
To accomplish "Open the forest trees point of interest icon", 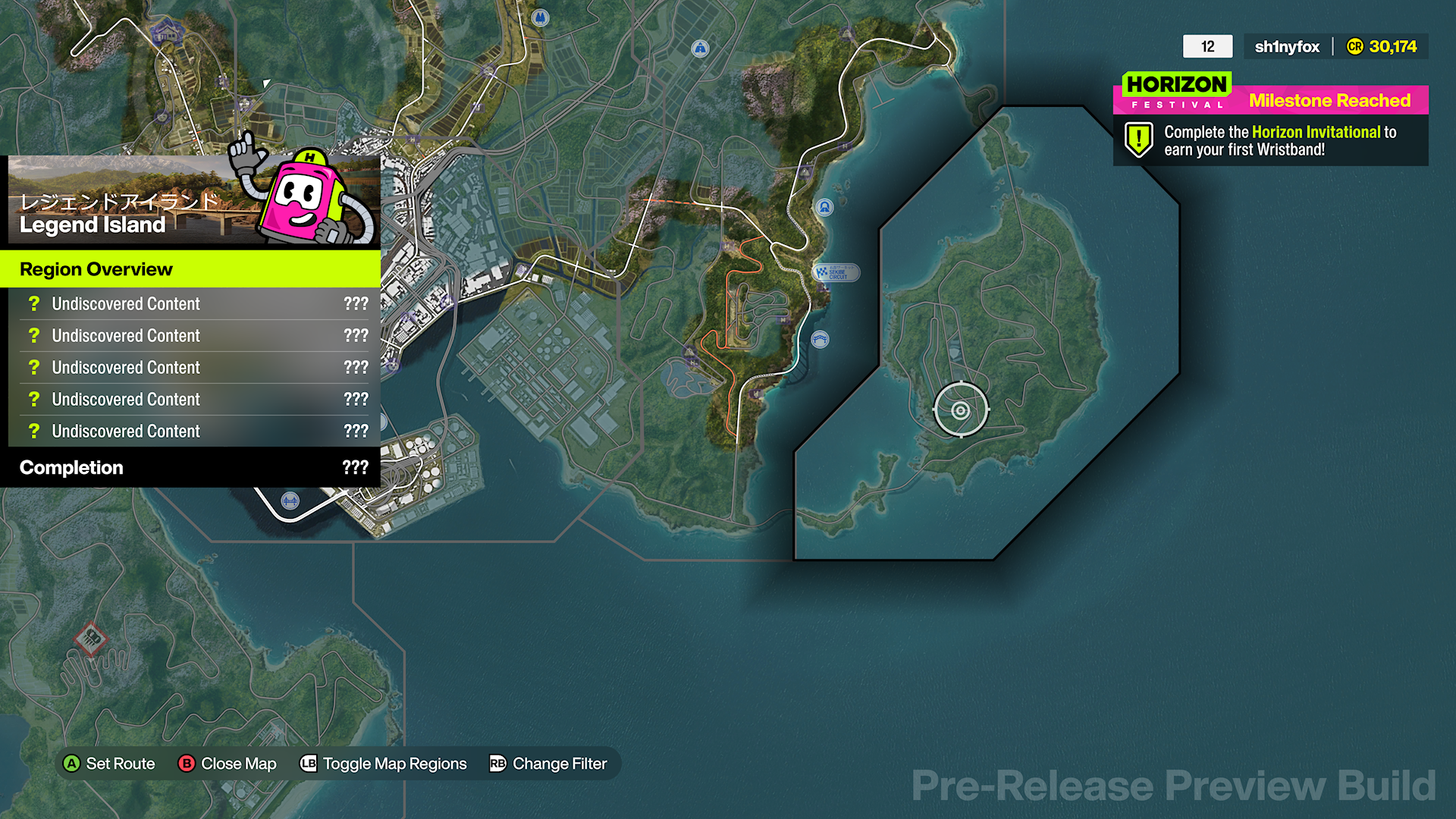I will 540,17.
